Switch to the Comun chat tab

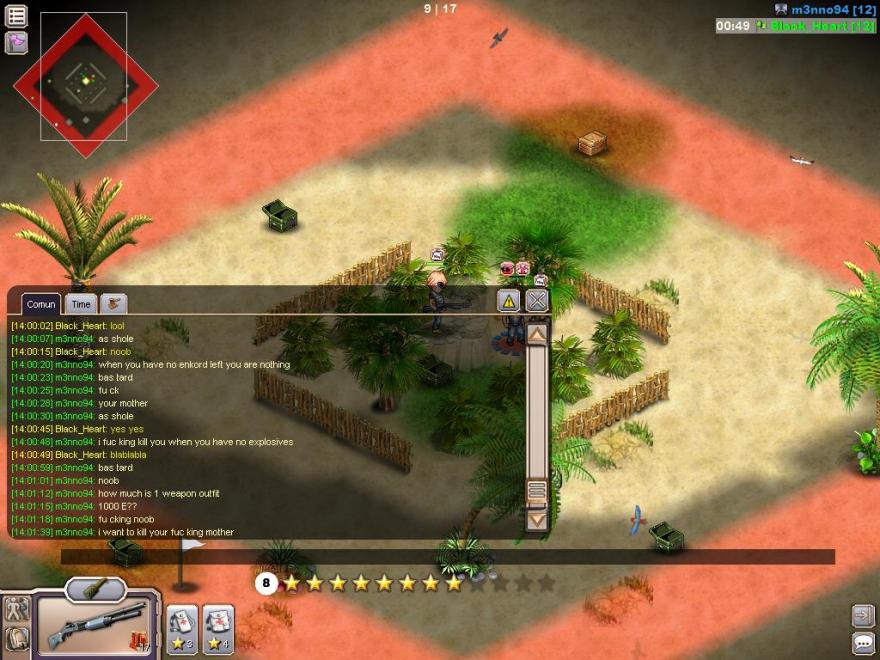pos(41,304)
